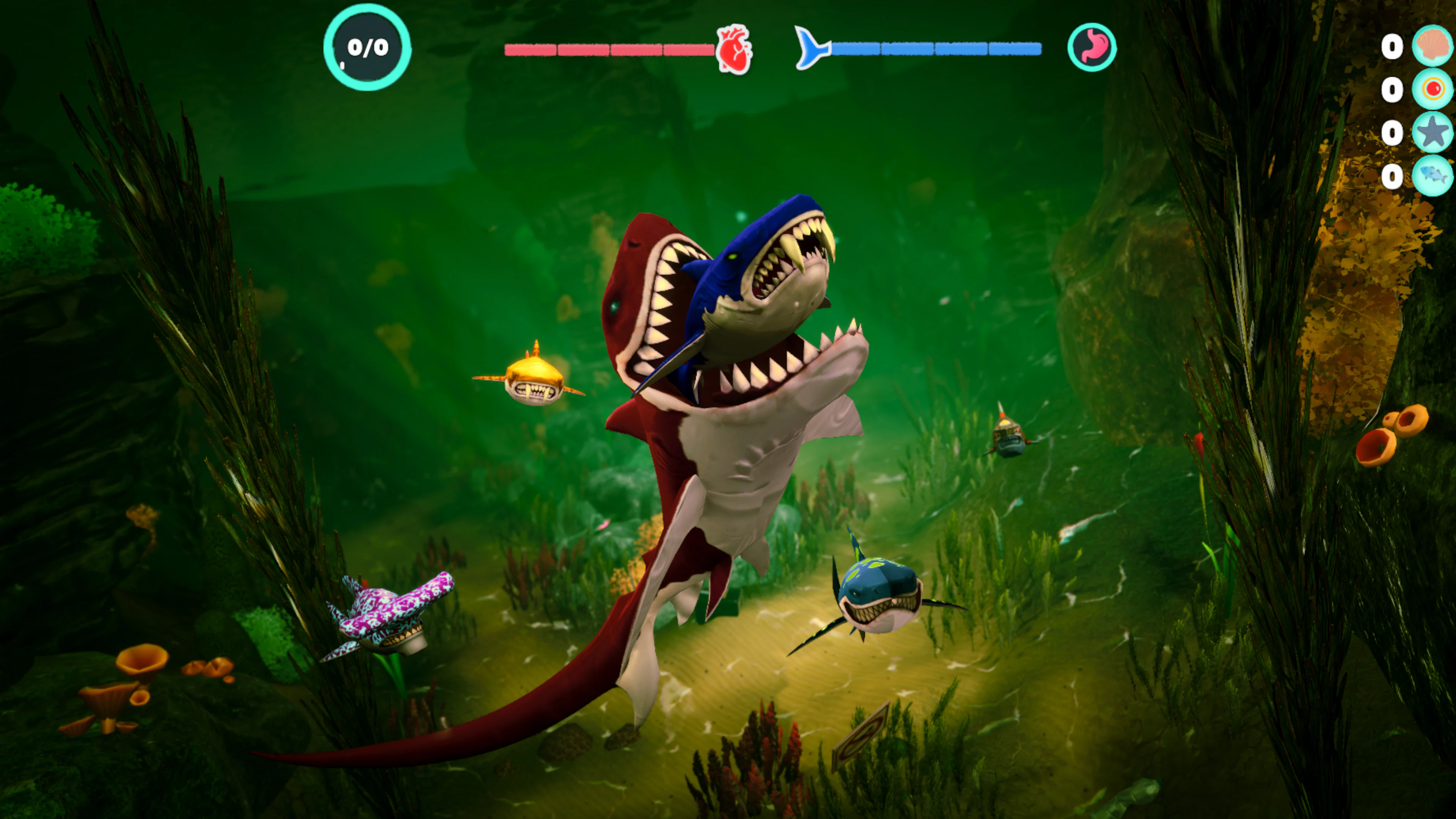This screenshot has width=1456, height=819.
Task: Select the shark tail stamina icon
Action: point(811,48)
